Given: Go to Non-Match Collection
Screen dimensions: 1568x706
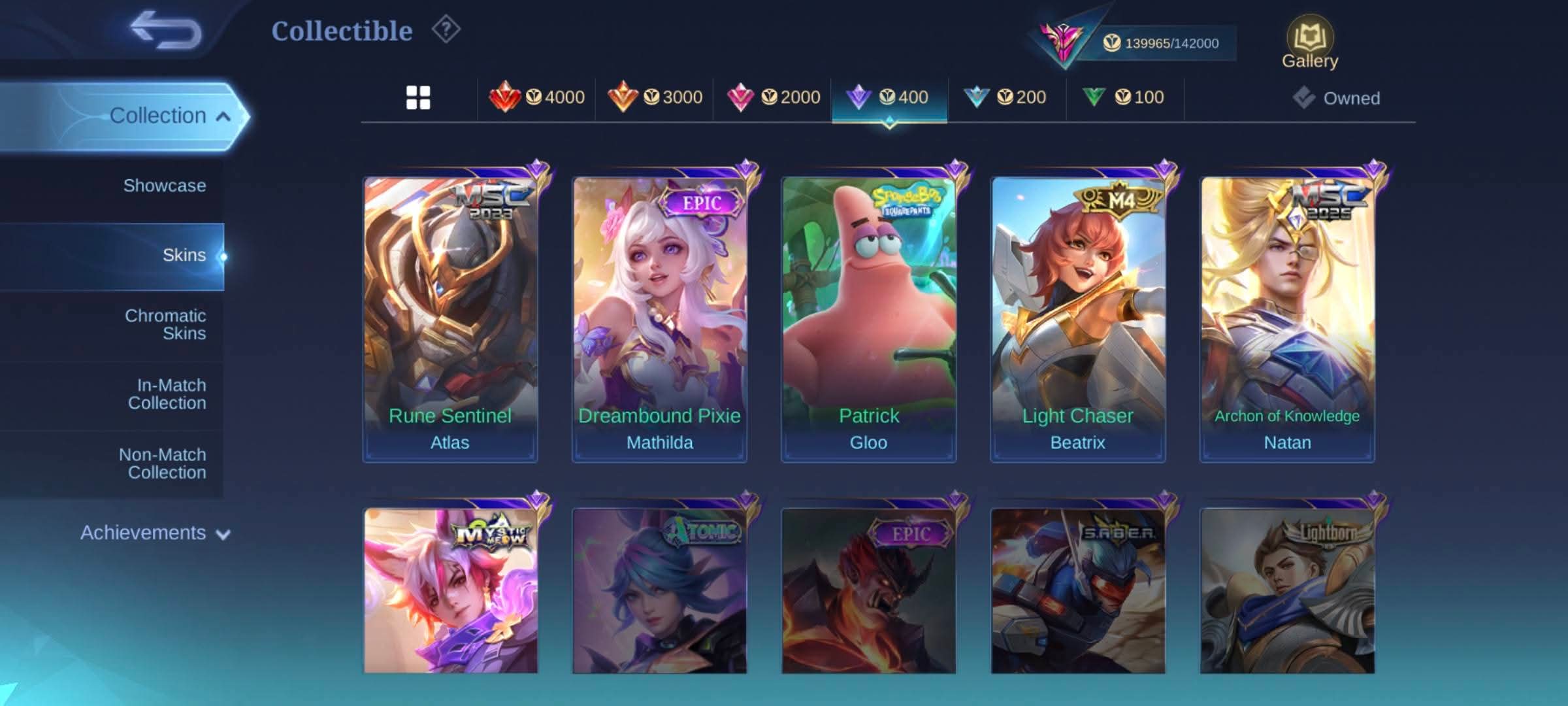Looking at the screenshot, I should 163,463.
